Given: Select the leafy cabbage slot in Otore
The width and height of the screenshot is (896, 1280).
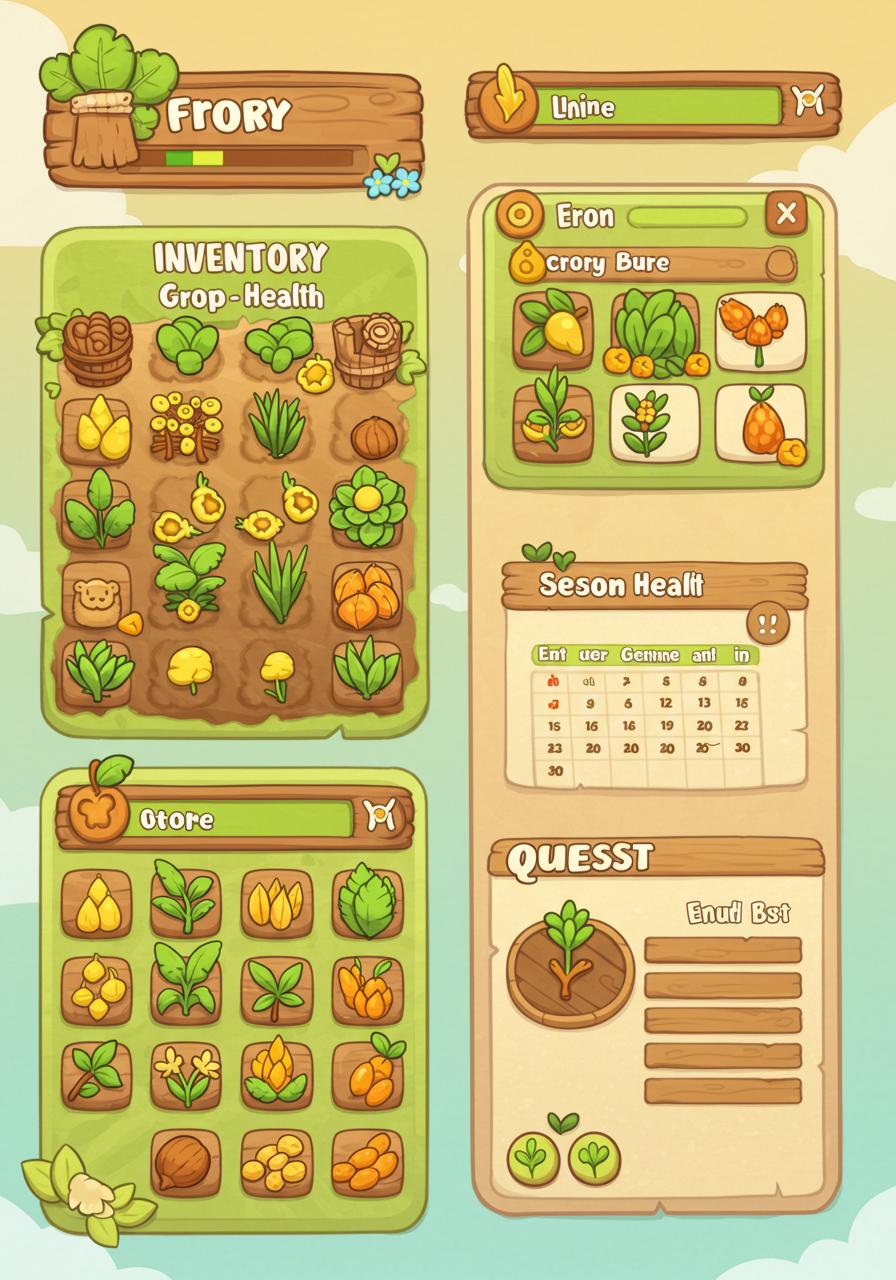Looking at the screenshot, I should [x=367, y=902].
